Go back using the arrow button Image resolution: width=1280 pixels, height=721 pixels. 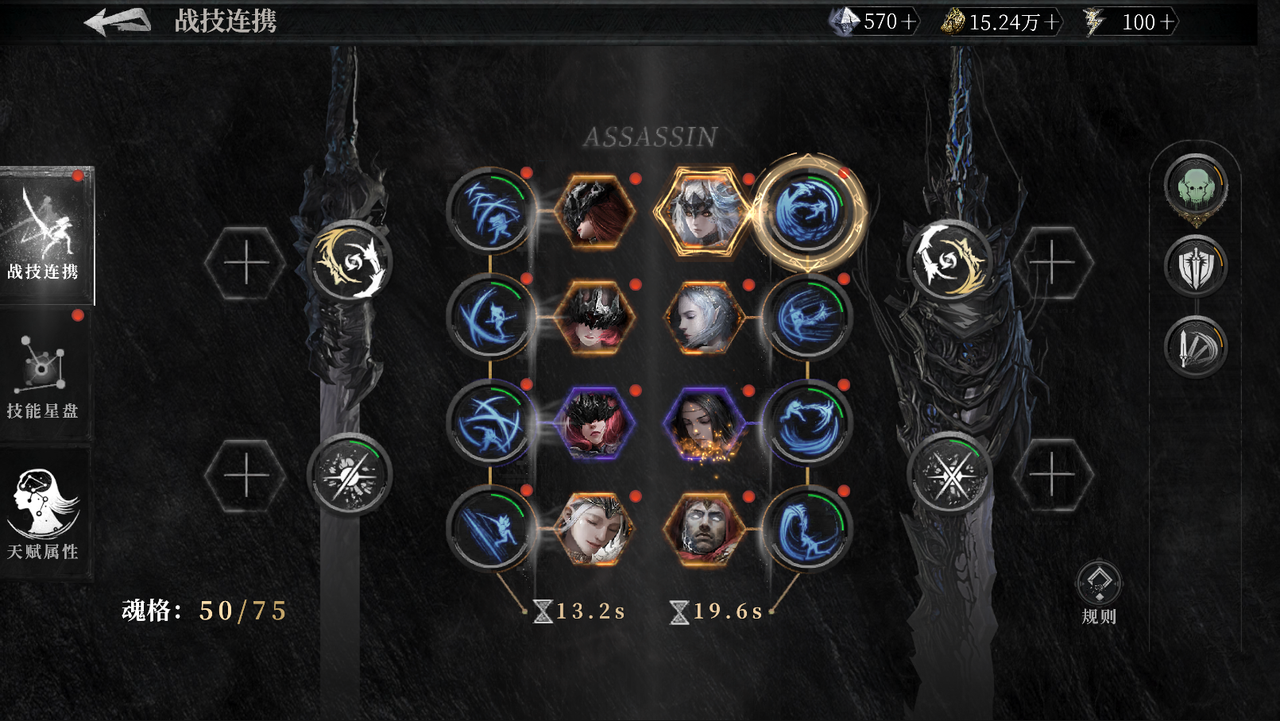coord(117,22)
